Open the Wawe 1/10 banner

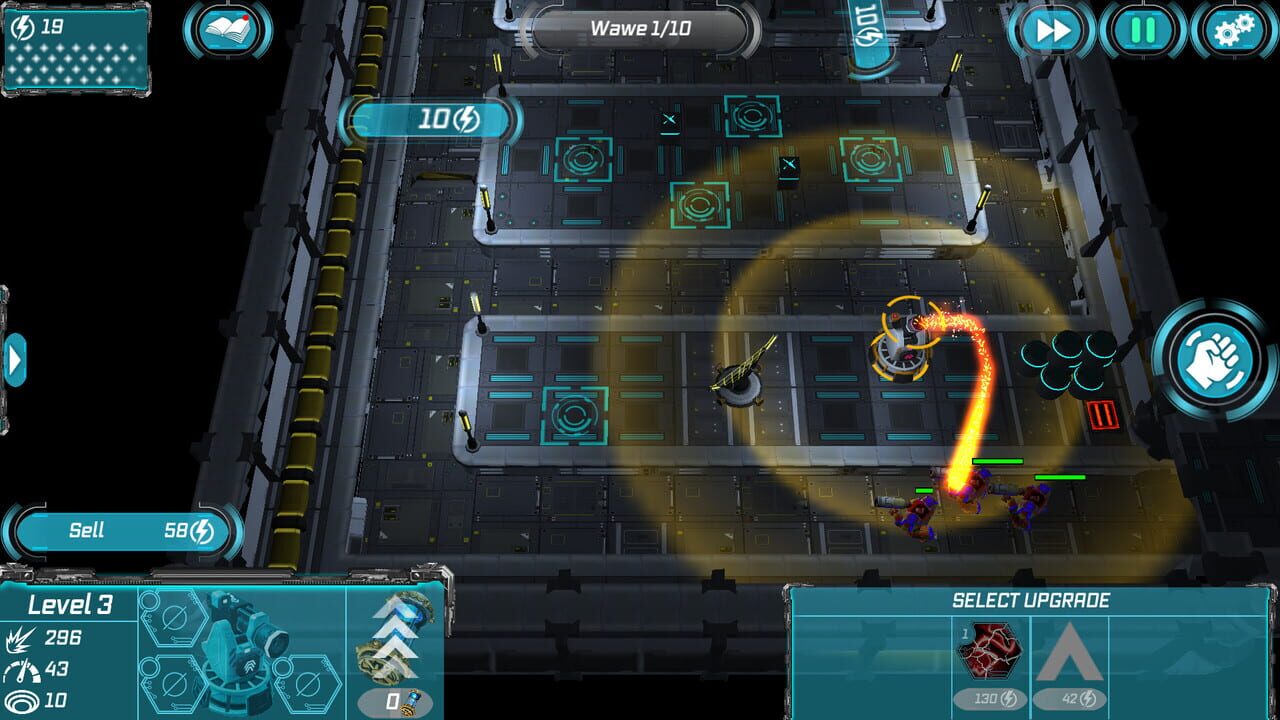tap(640, 30)
